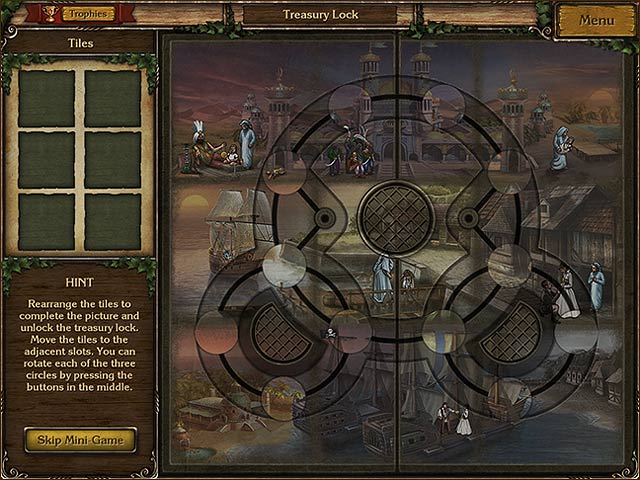Skip the mini-game
The image size is (640, 480).
[80, 439]
